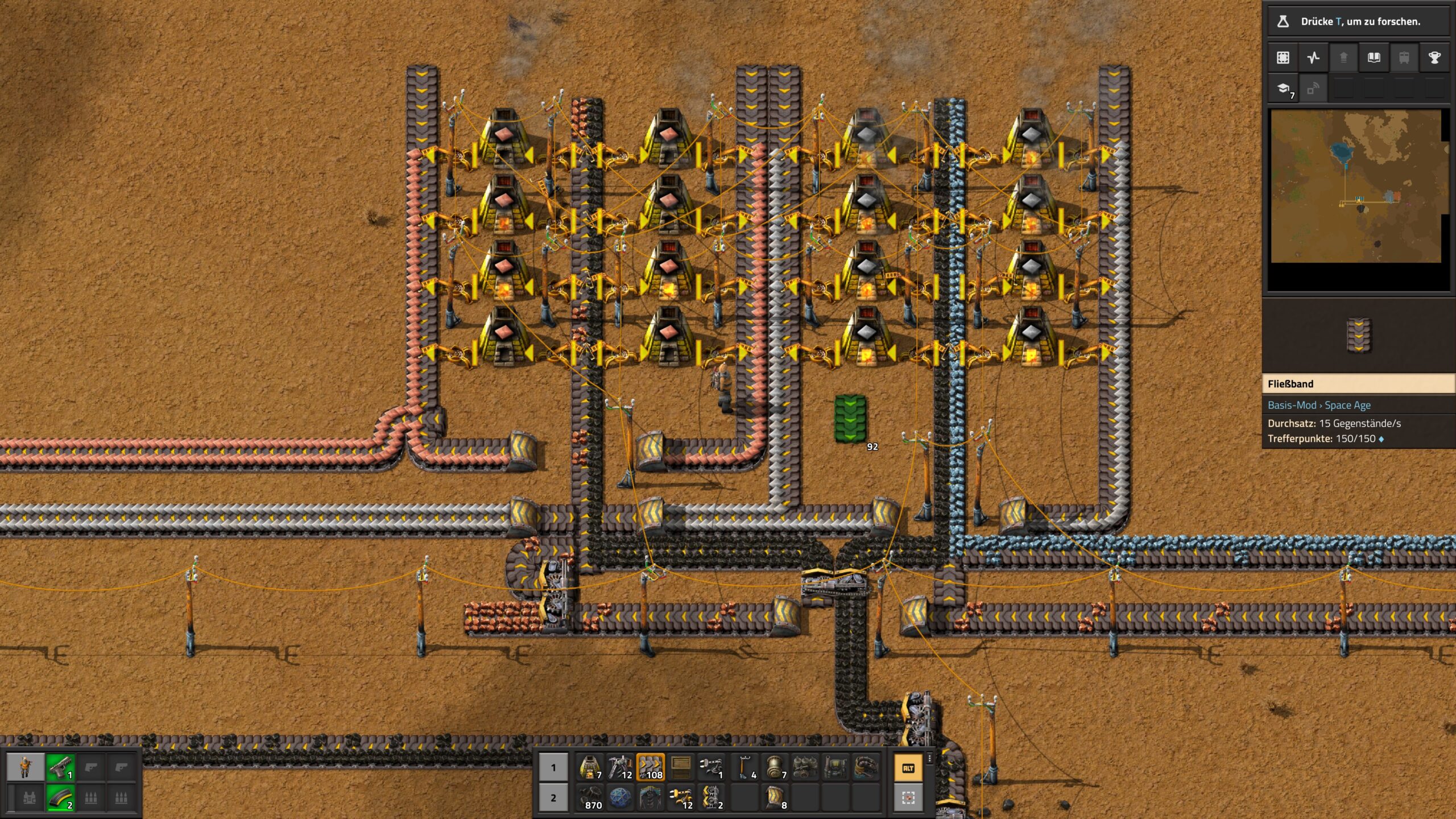Screen dimensions: 1456x819
Task: Open tips and tricks graduation cap
Action: pyautogui.click(x=1283, y=88)
